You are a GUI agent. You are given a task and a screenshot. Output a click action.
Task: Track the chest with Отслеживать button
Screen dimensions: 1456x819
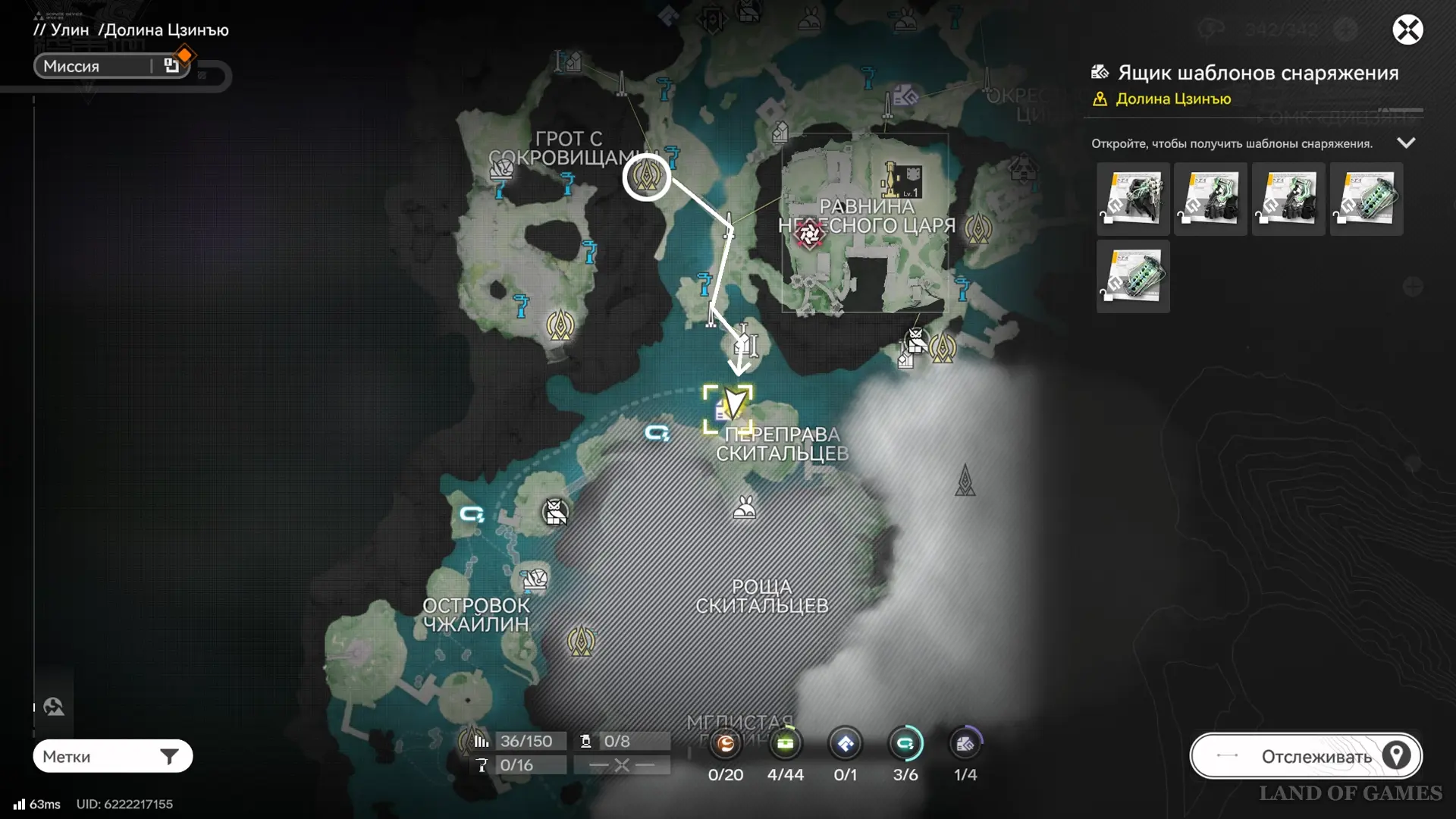coord(1306,756)
